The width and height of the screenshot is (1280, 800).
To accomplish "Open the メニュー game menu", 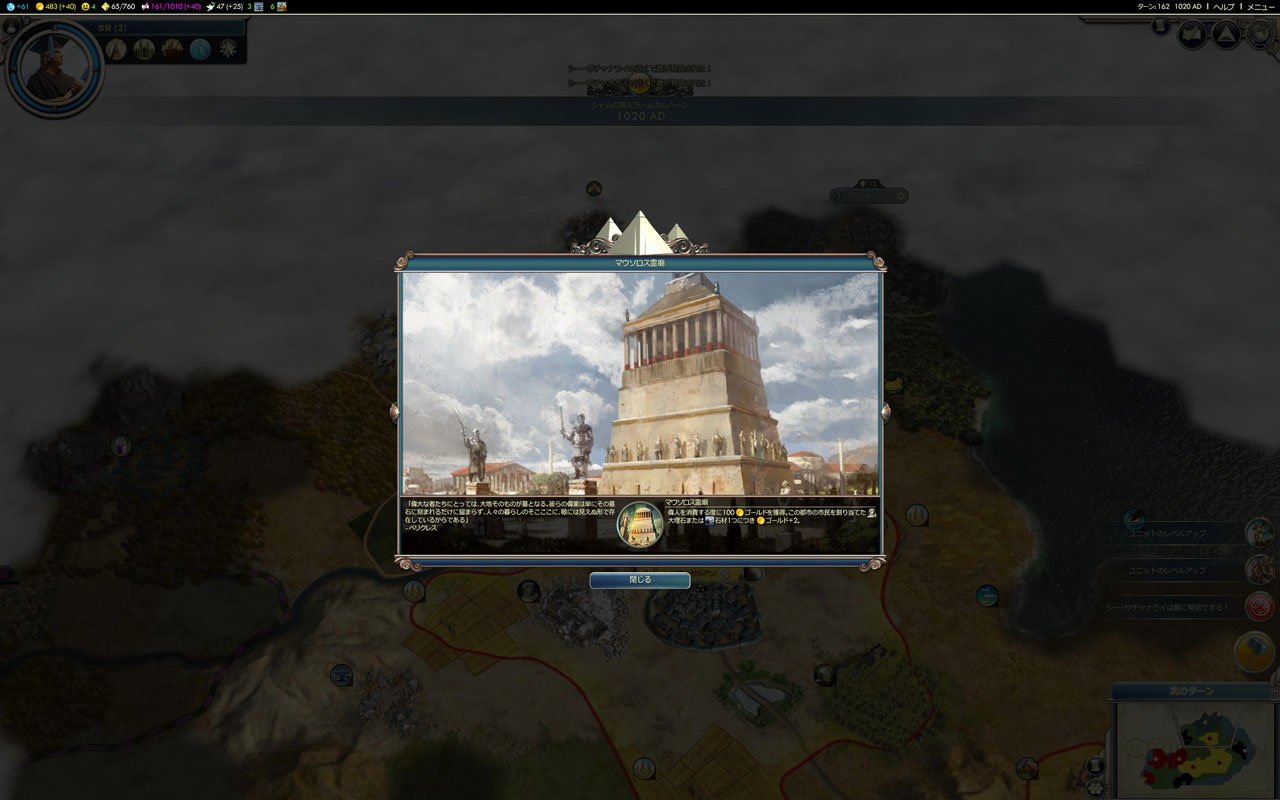I will pos(1260,6).
